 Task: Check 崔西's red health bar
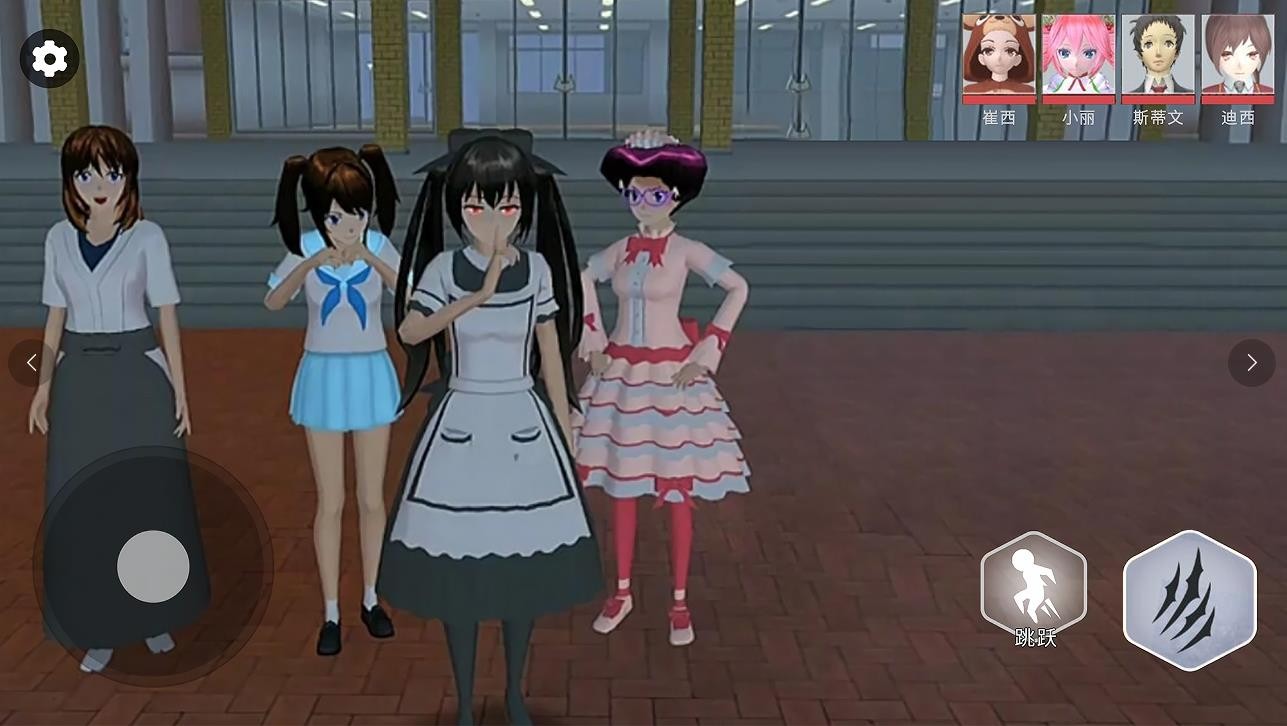pyautogui.click(x=998, y=99)
